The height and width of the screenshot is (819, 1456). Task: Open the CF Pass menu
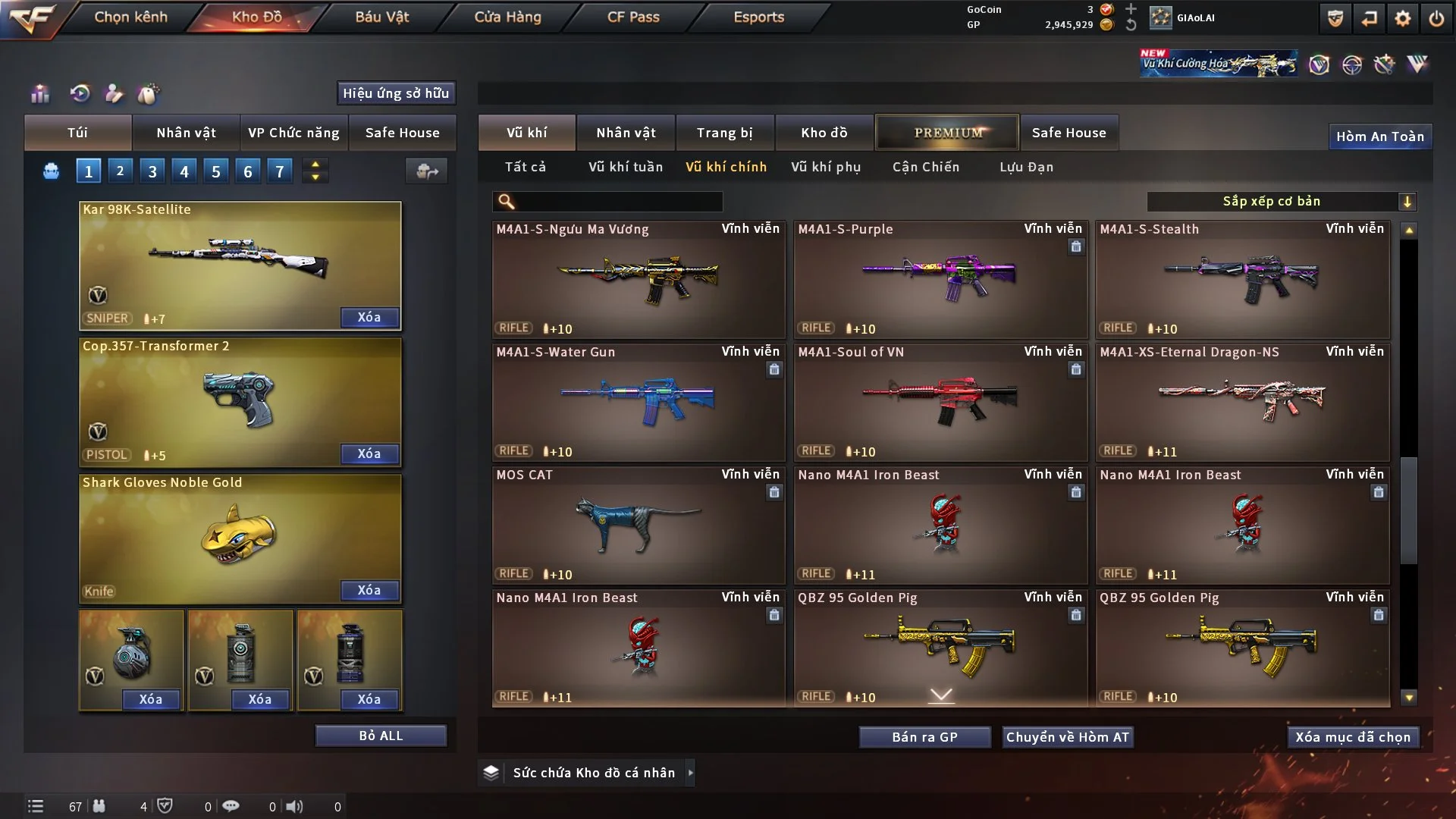click(633, 17)
